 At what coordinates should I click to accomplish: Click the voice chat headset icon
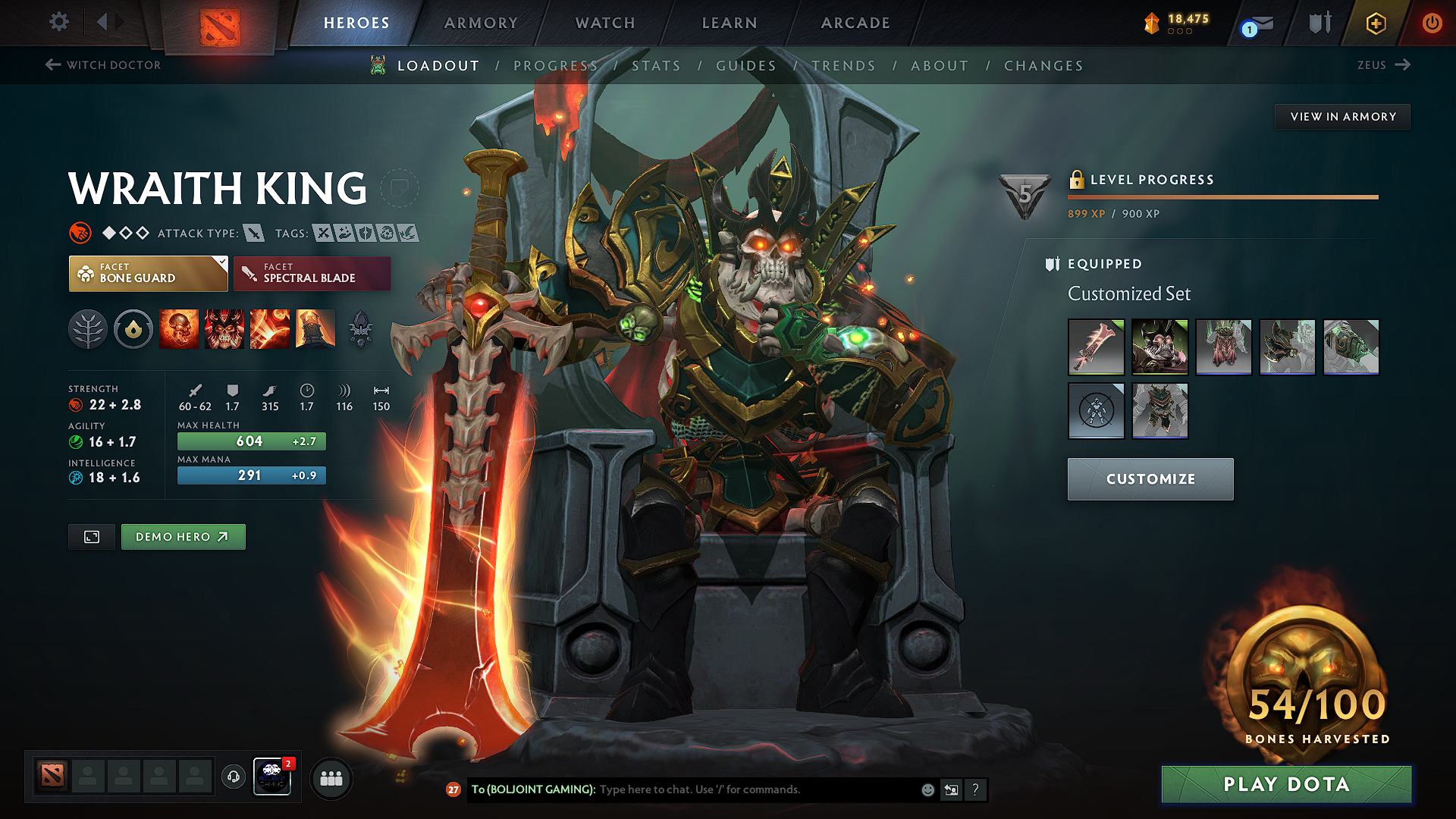click(233, 778)
